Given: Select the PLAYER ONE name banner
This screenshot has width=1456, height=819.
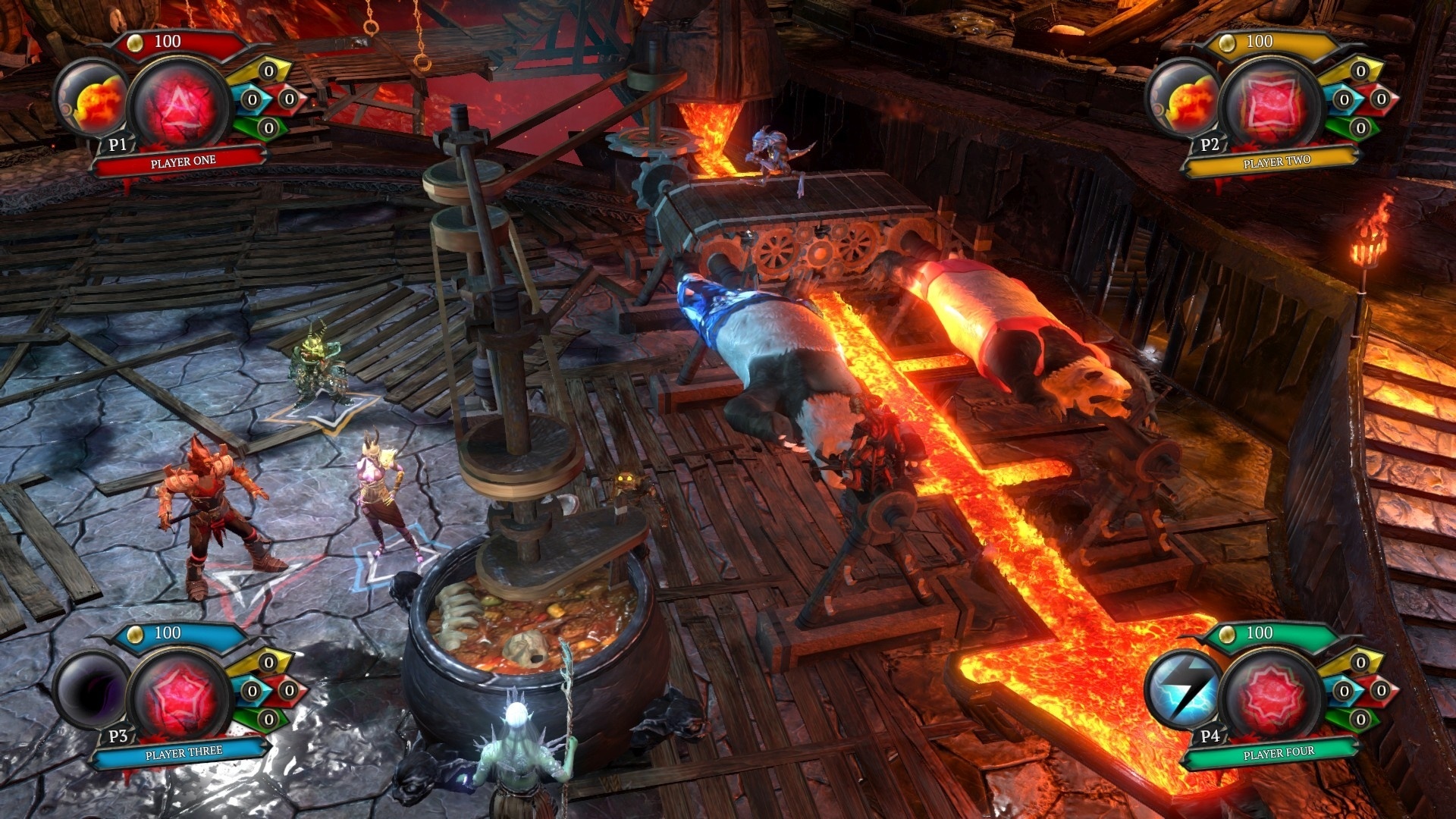Looking at the screenshot, I should coord(182,161).
